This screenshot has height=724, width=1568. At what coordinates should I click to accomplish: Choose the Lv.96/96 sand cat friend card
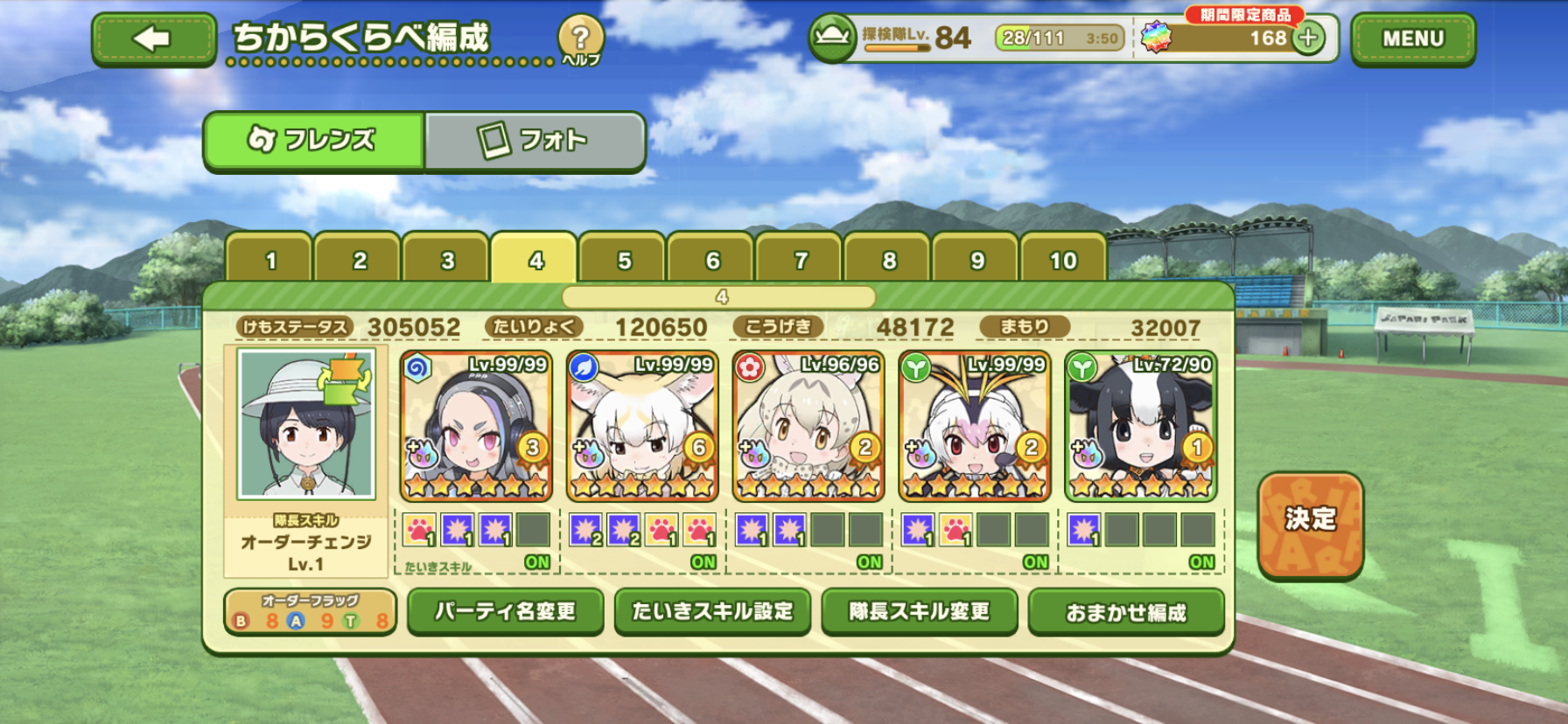tap(808, 426)
